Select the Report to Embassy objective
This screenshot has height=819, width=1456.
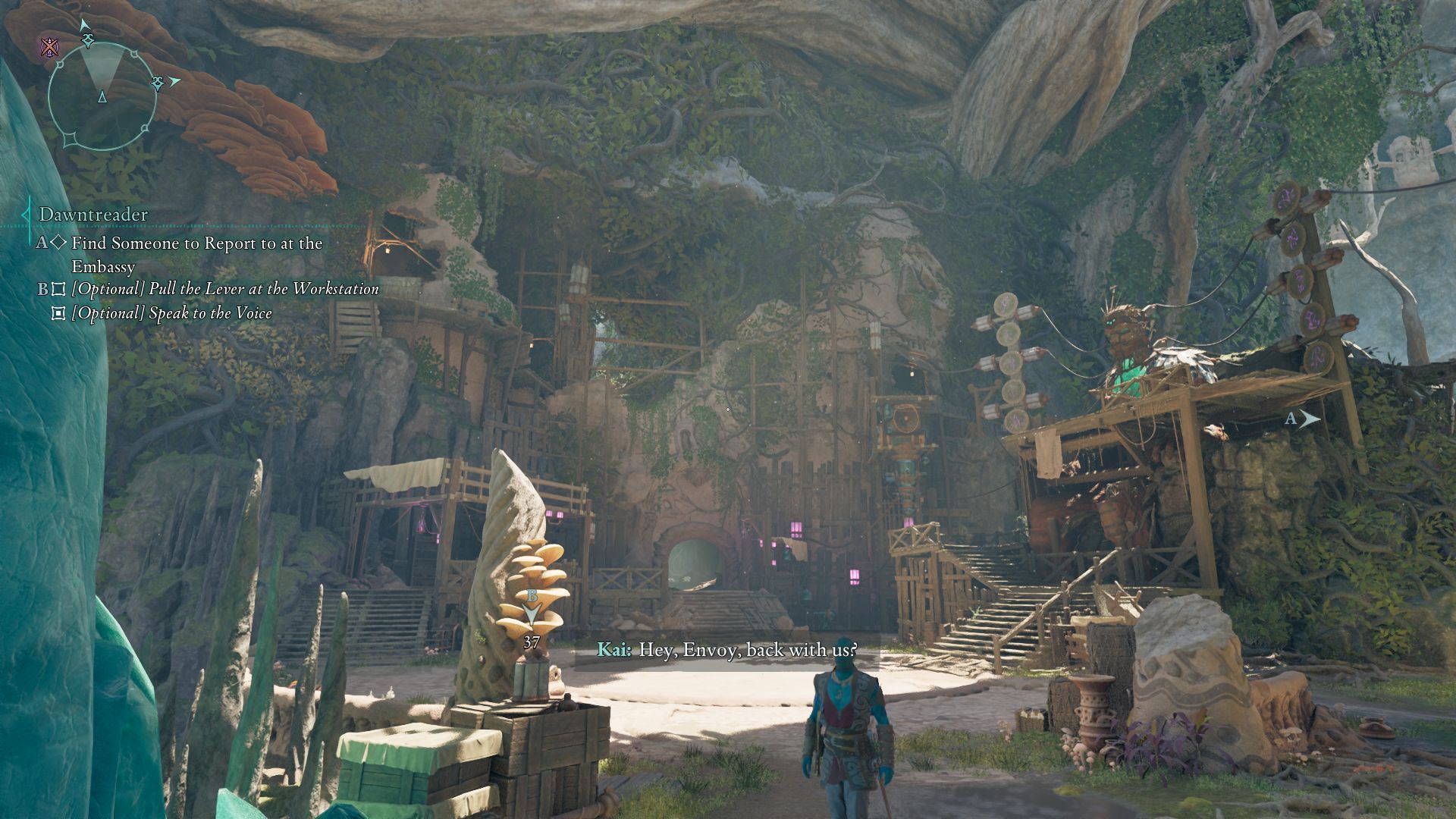(x=196, y=254)
